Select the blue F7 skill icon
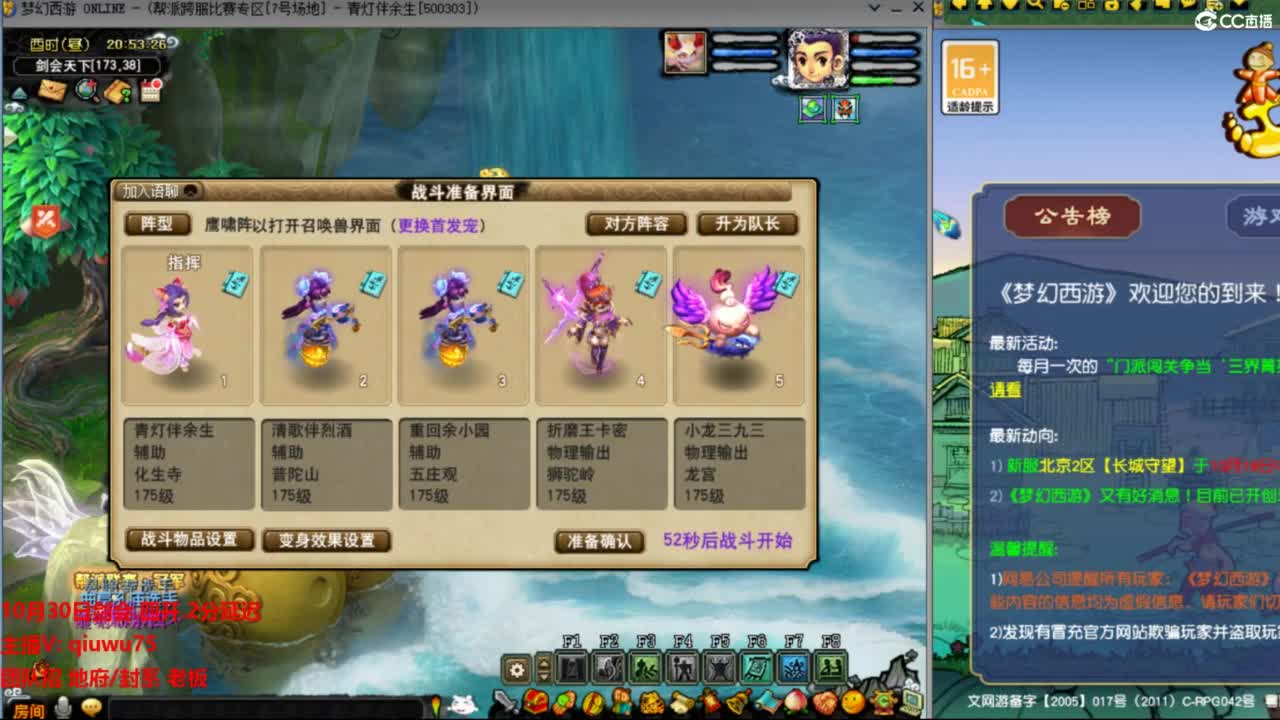 click(796, 668)
